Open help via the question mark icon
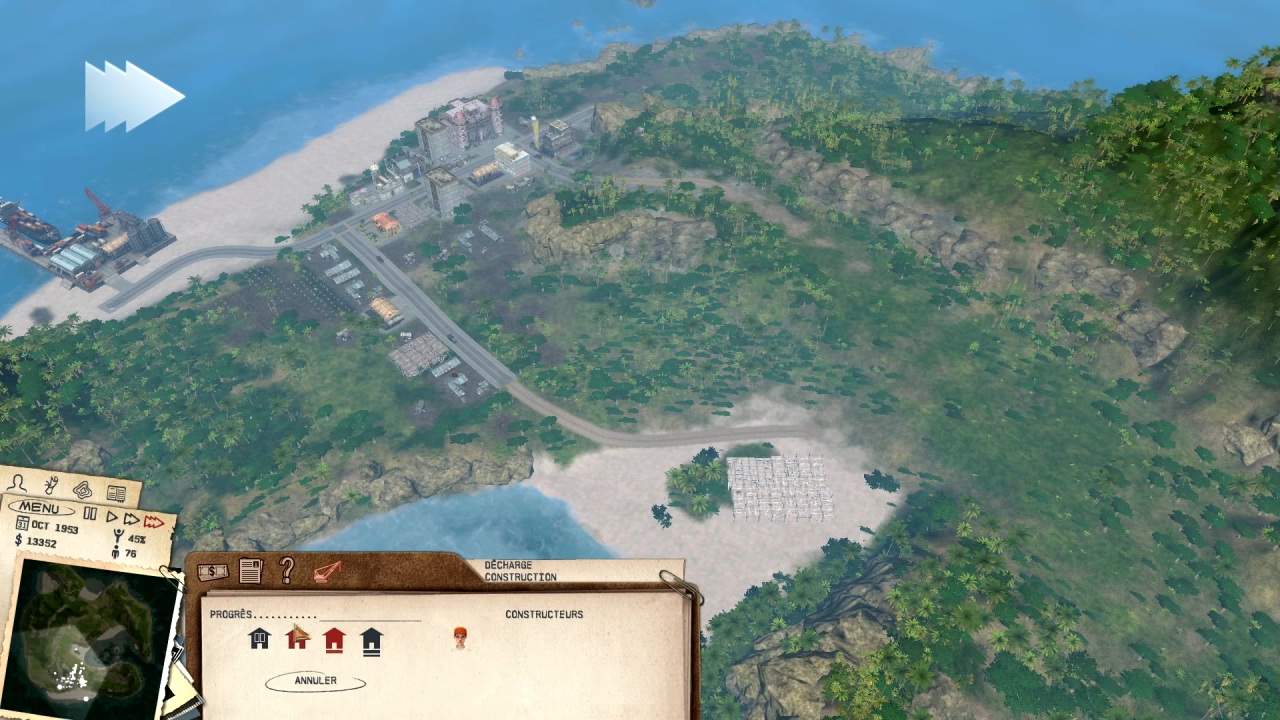The height and width of the screenshot is (720, 1280). tap(285, 570)
